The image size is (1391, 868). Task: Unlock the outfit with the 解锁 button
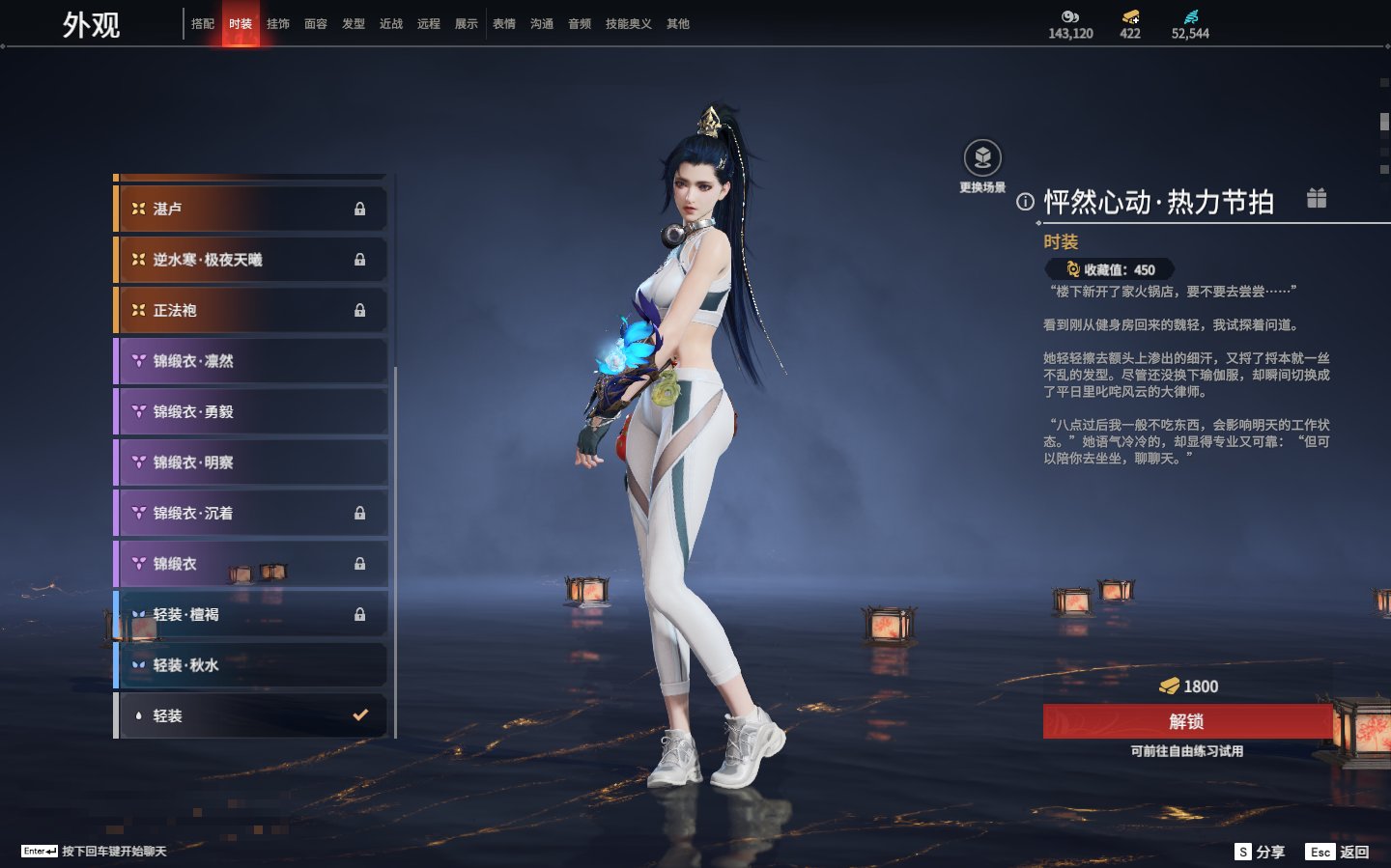[1187, 721]
